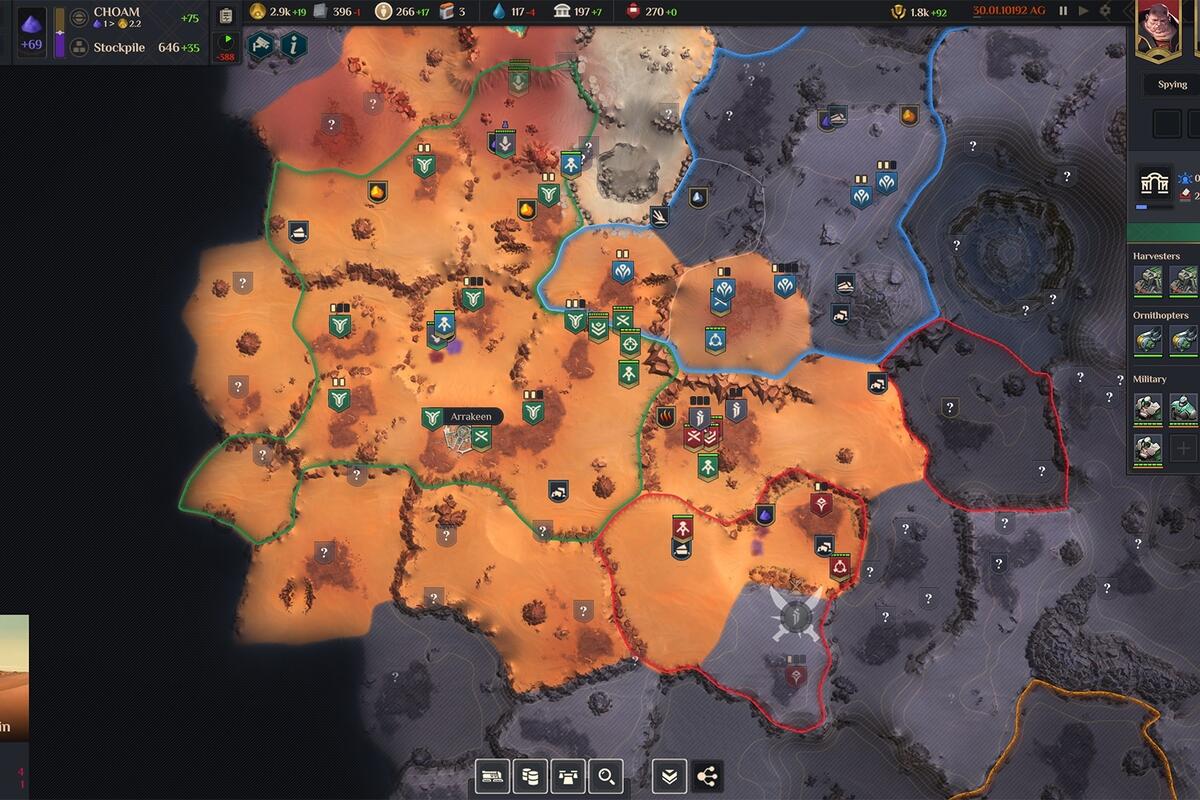The height and width of the screenshot is (800, 1200).
Task: Open the harvester vehicle toolbar button
Action: (x=492, y=775)
